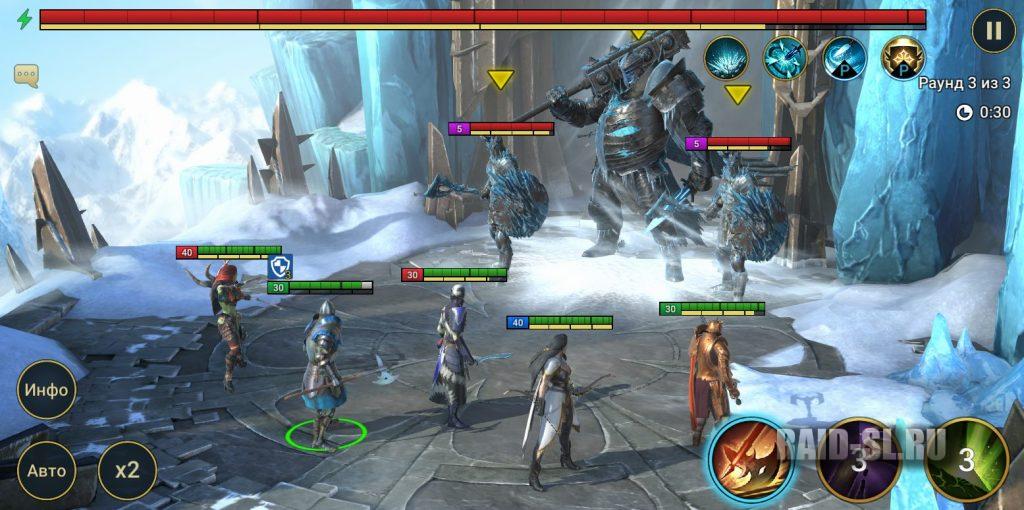Toggle Авто auto-battle mode
1024x510 pixels.
pos(47,471)
